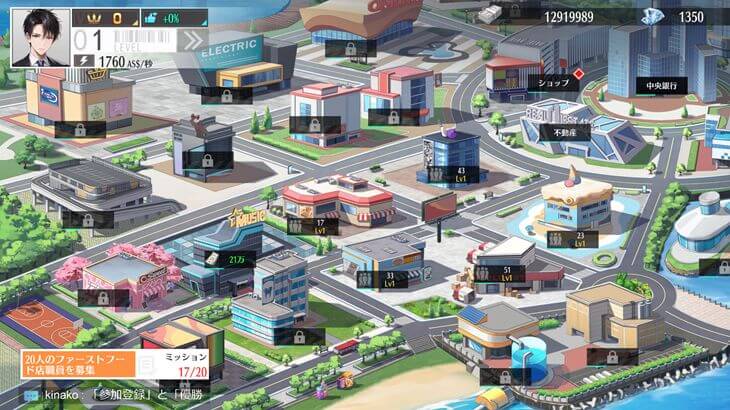Select the Lv1 building label showing 17
The width and height of the screenshot is (730, 410).
(310, 227)
